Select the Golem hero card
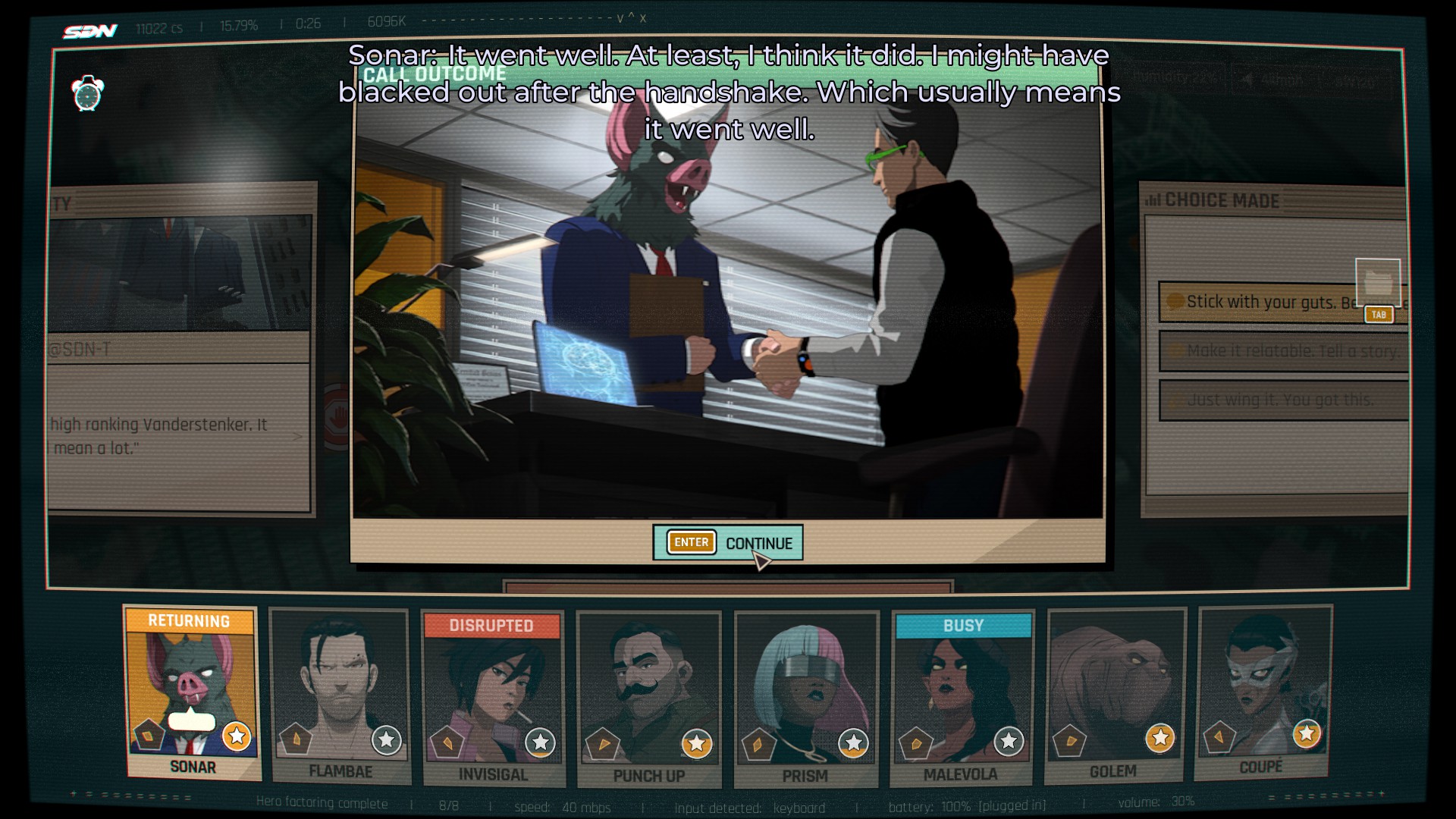The width and height of the screenshot is (1456, 819). click(1114, 695)
